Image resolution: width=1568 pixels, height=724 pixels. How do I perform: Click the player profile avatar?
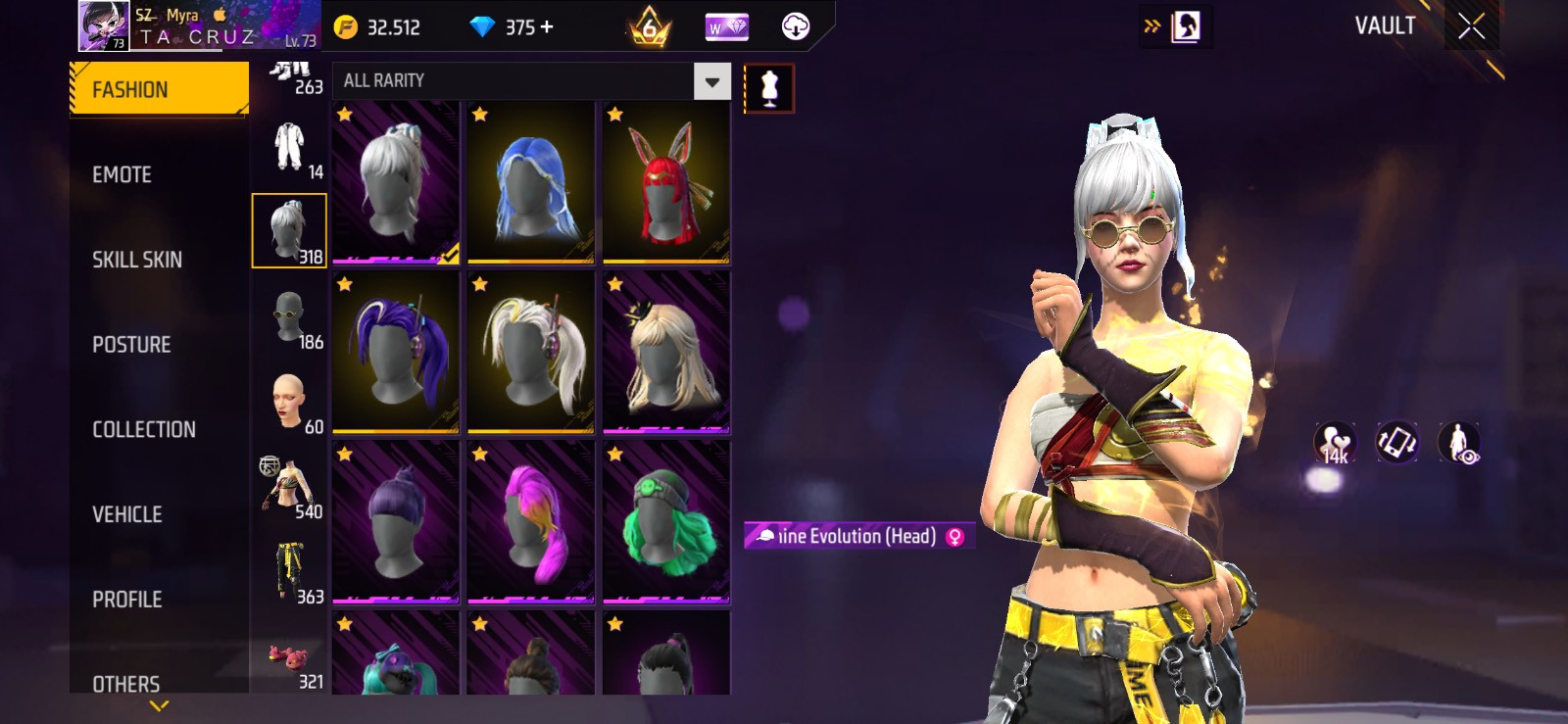(104, 25)
